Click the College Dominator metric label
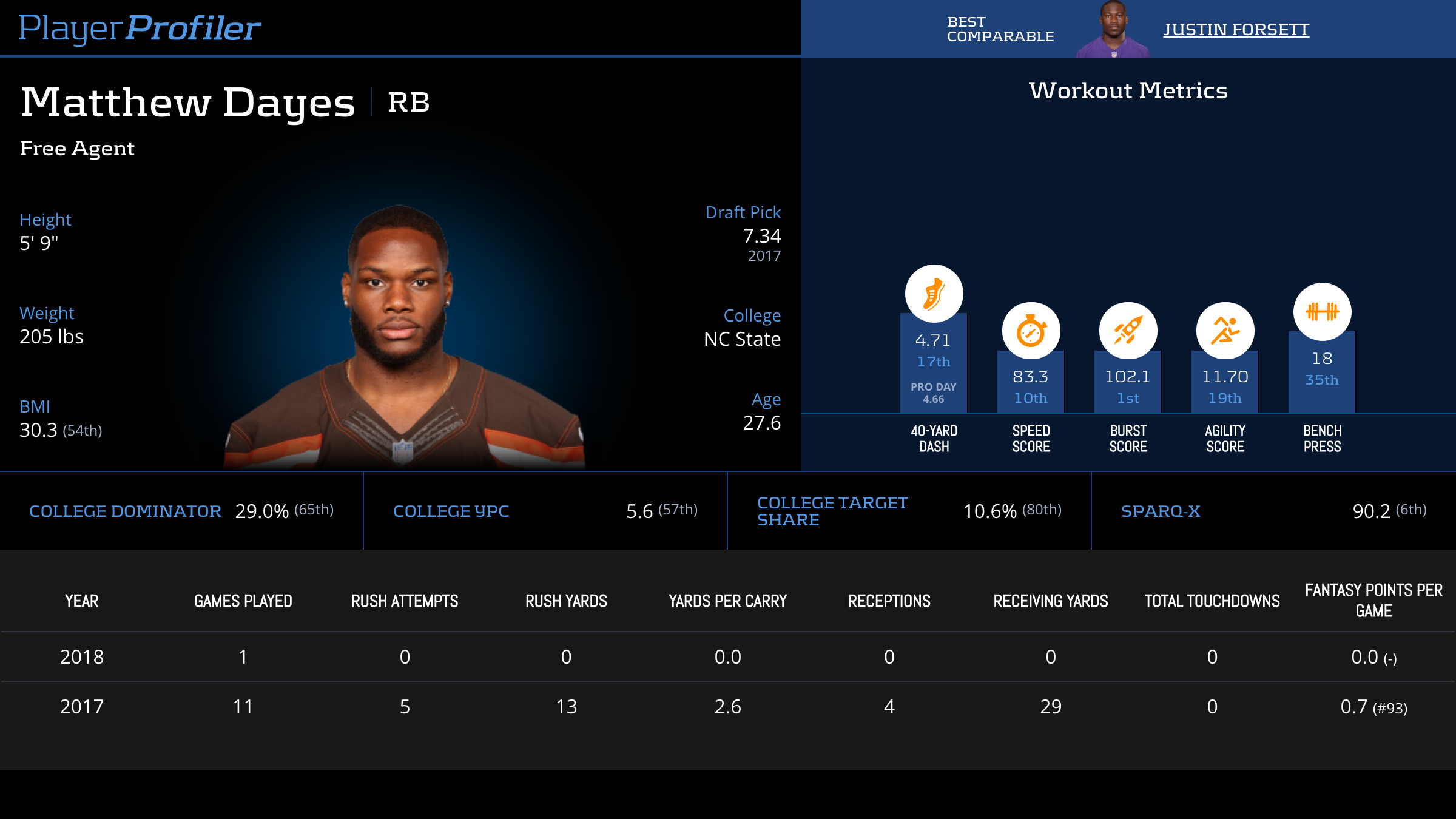 pos(125,511)
